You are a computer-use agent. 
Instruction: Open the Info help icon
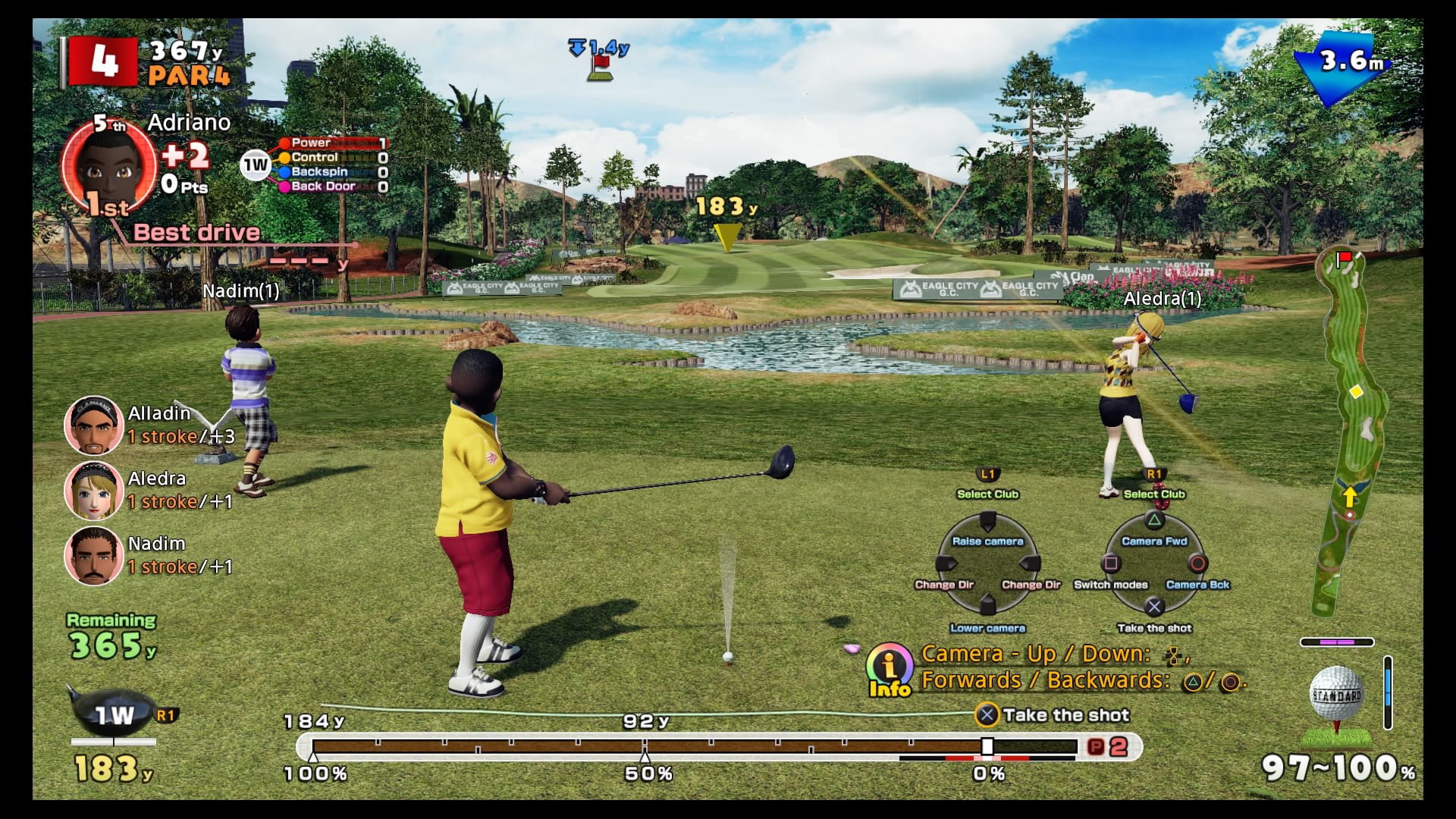point(890,669)
